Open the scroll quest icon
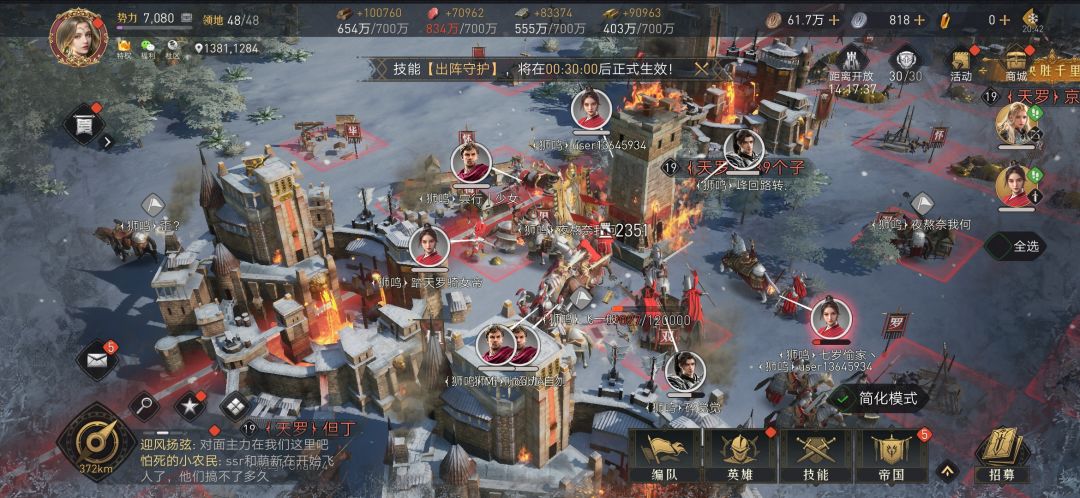Viewport: 1080px width, 498px height. click(84, 125)
